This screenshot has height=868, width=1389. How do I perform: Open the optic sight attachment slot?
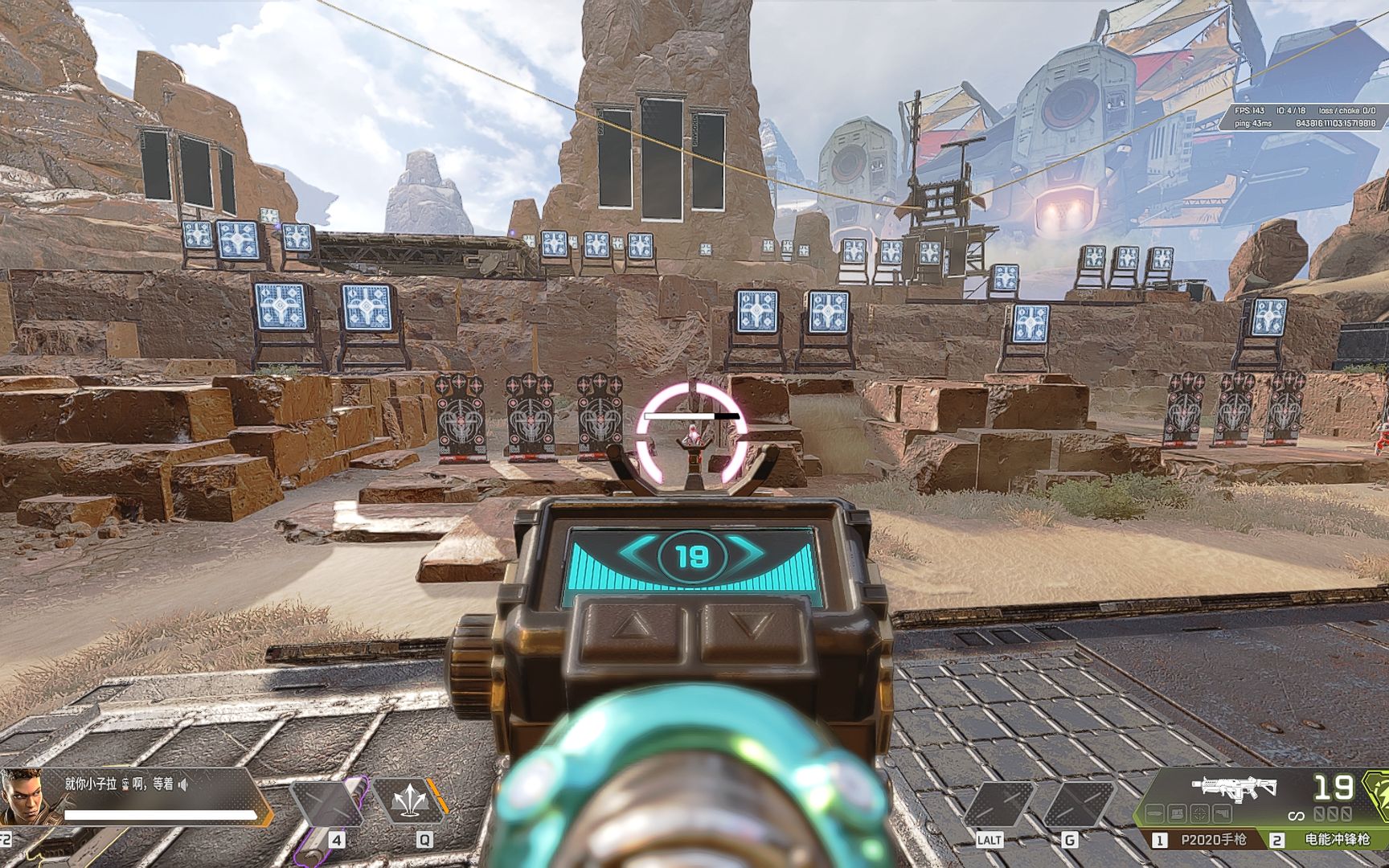tap(1198, 814)
